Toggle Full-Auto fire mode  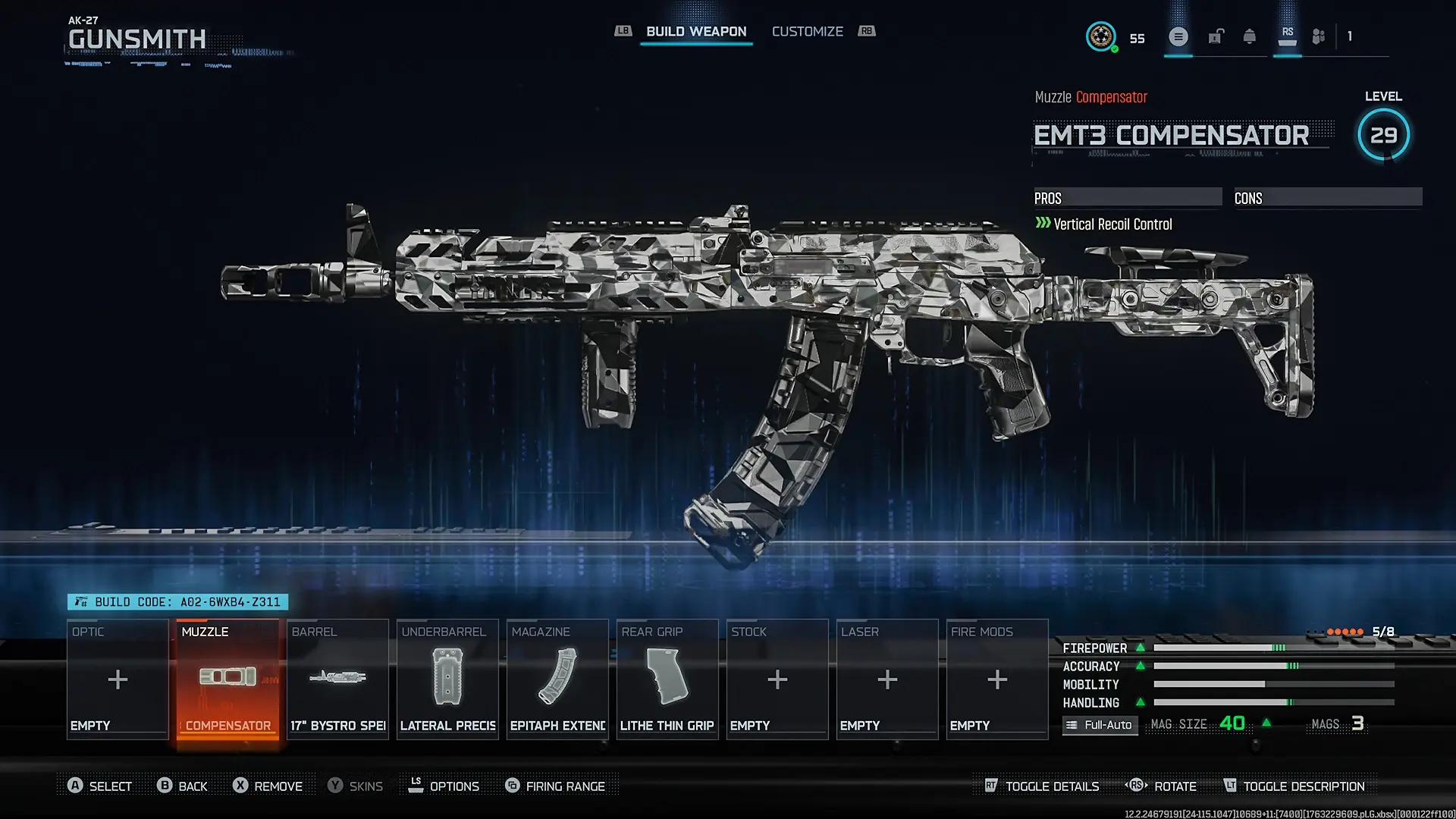tap(1100, 725)
